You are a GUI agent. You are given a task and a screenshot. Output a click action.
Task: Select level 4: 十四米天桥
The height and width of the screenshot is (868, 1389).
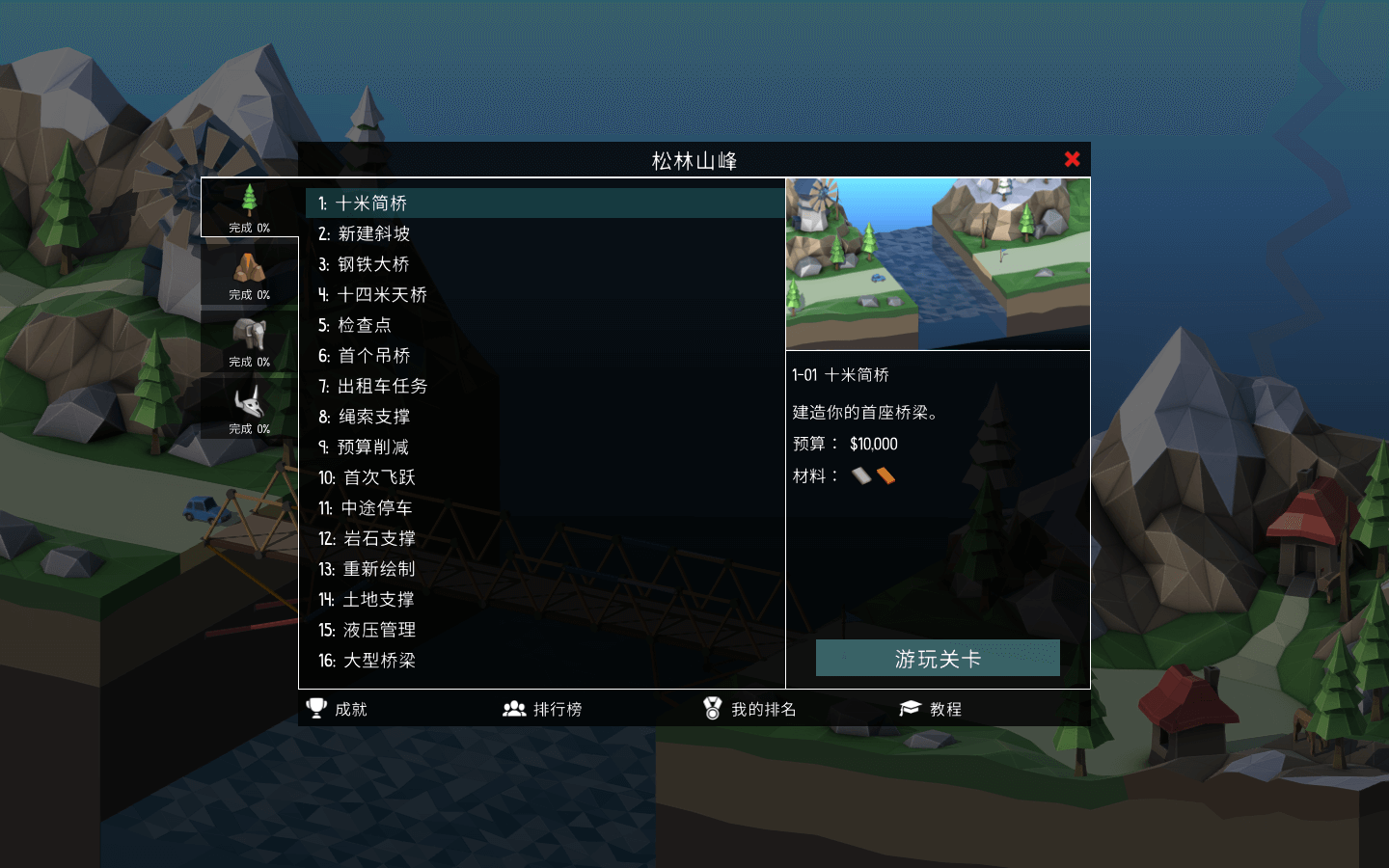pyautogui.click(x=373, y=295)
